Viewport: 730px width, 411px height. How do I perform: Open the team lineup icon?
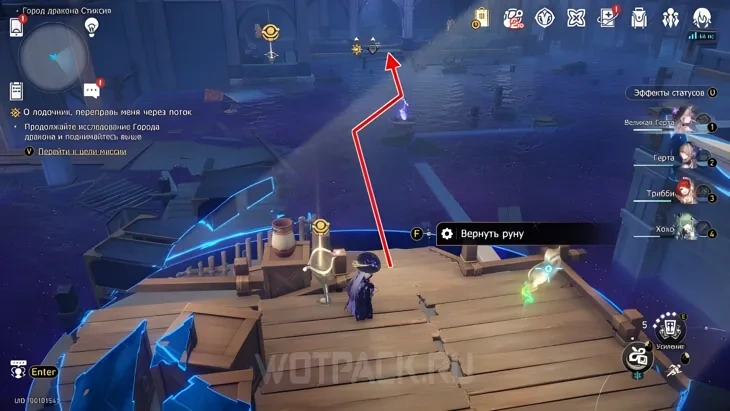[x=670, y=18]
